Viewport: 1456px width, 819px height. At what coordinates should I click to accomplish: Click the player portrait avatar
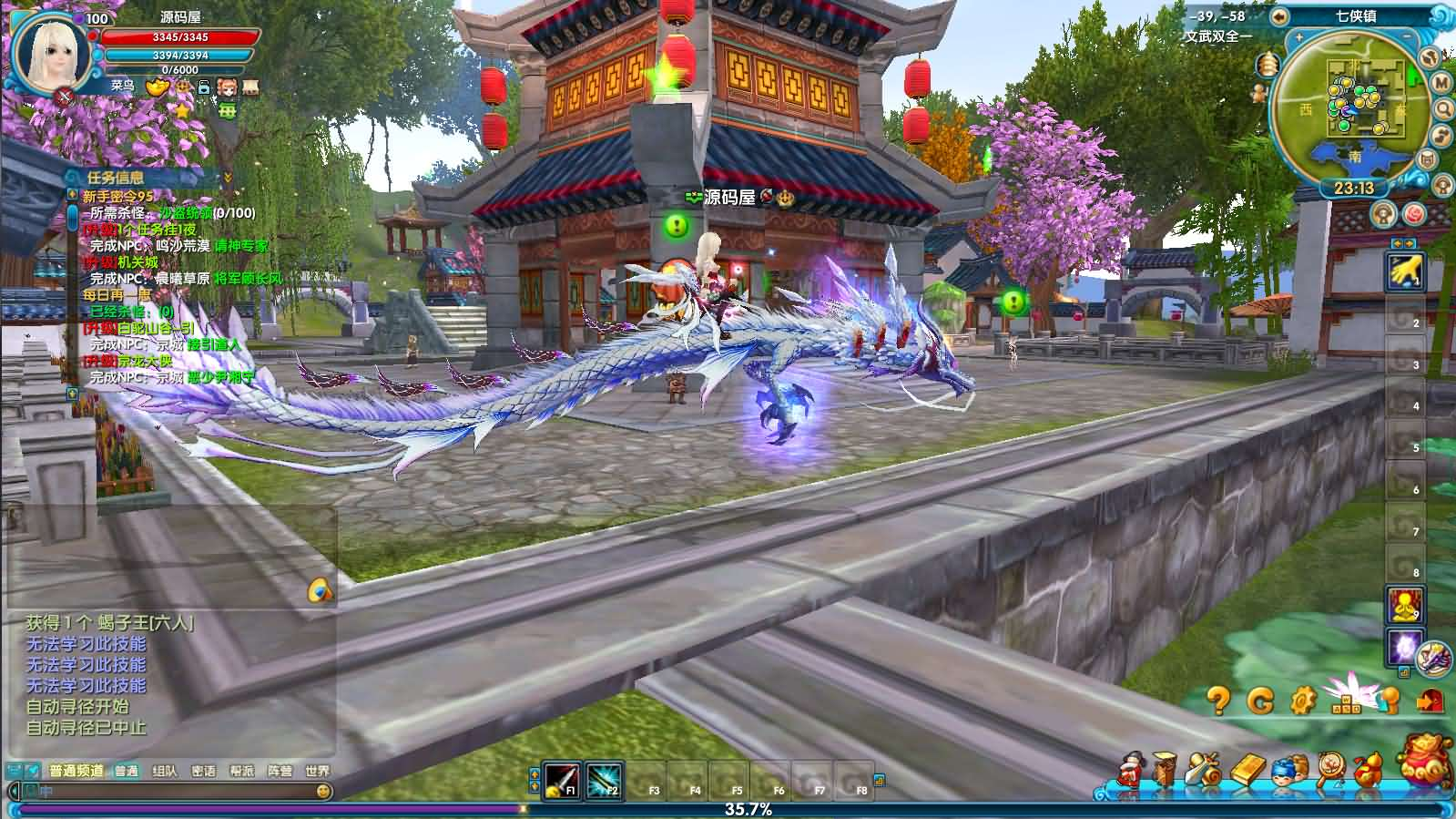(x=52, y=52)
